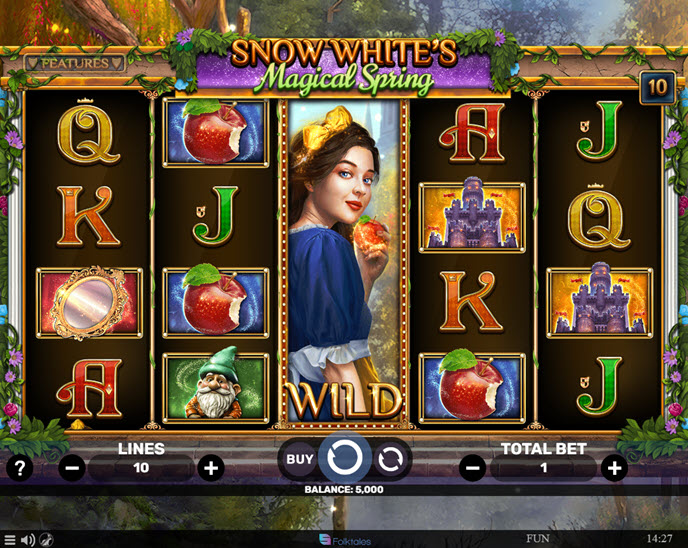
Task: Decrease the number of lines
Action: pyautogui.click(x=72, y=467)
